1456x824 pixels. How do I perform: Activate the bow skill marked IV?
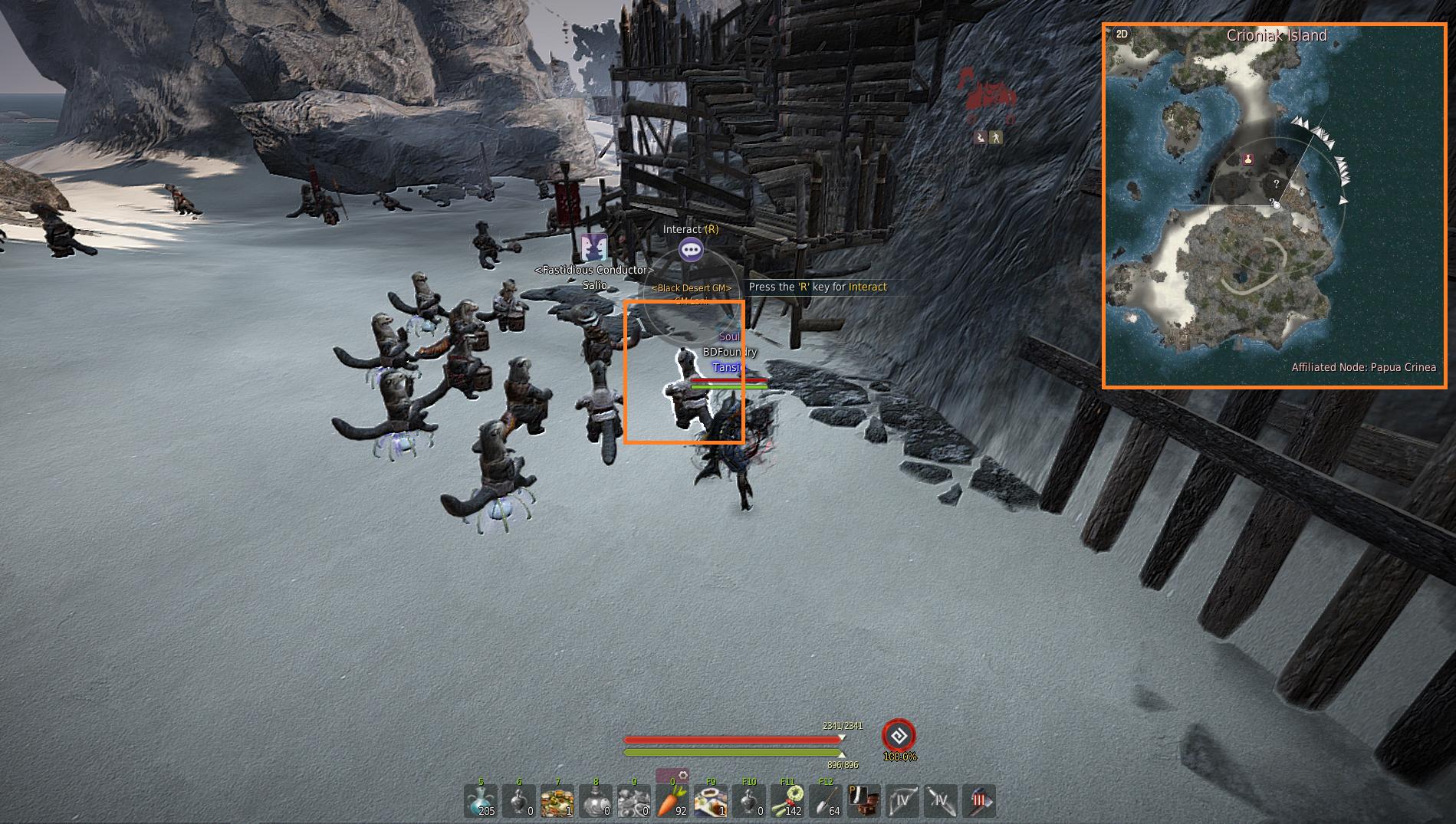click(902, 802)
